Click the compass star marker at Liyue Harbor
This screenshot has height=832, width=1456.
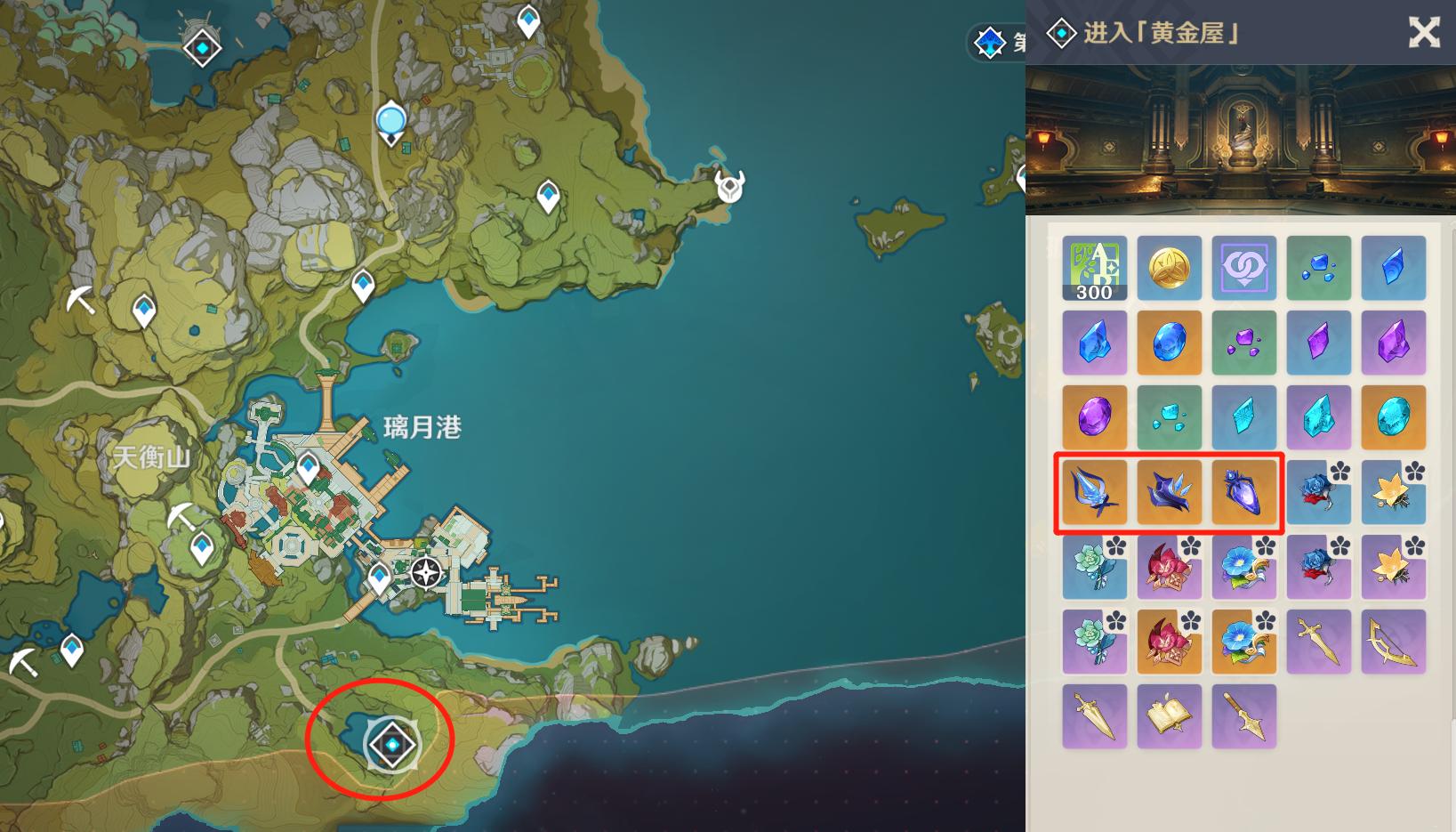[x=426, y=573]
